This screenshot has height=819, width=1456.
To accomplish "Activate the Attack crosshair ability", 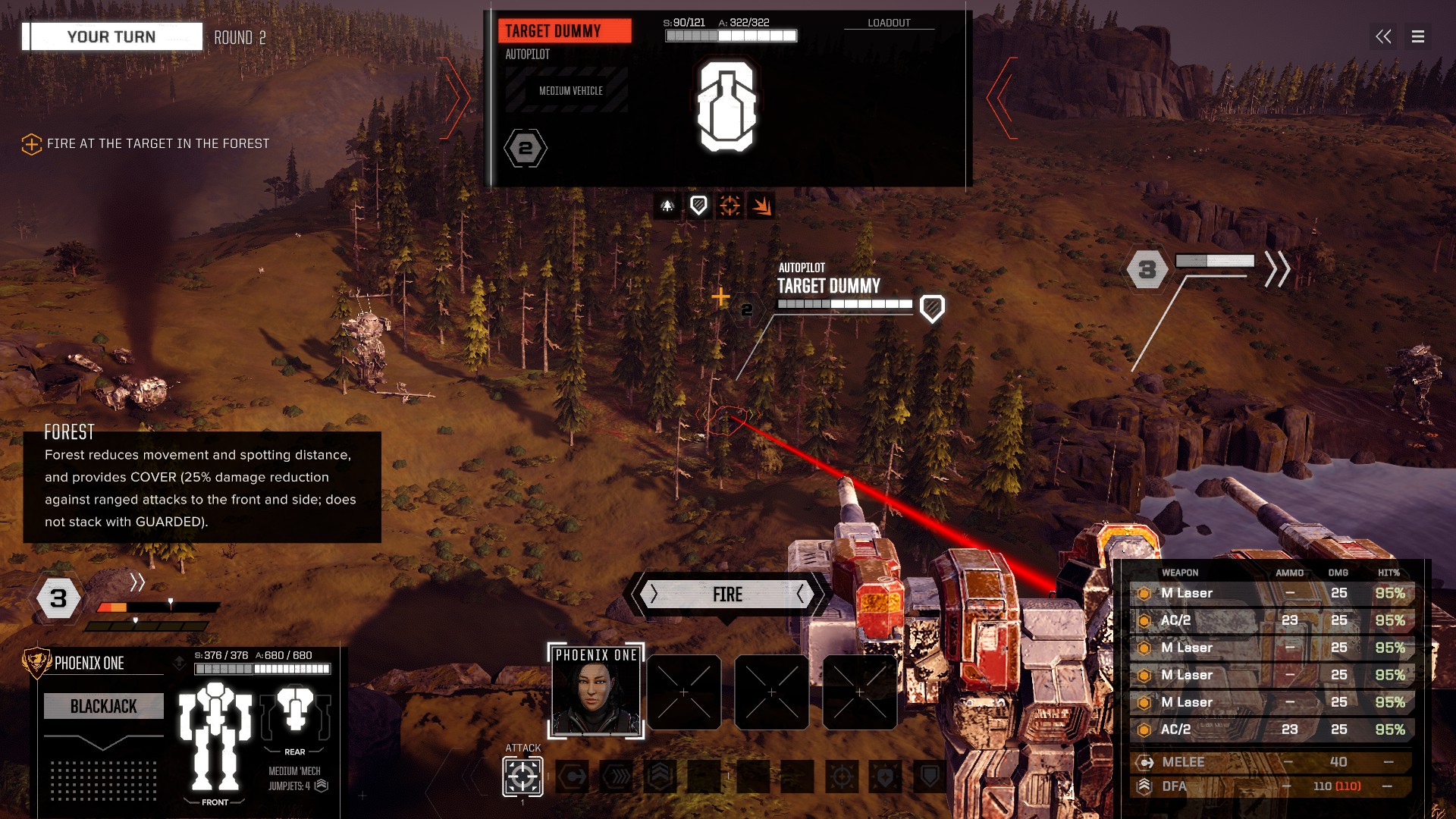I will point(522,777).
